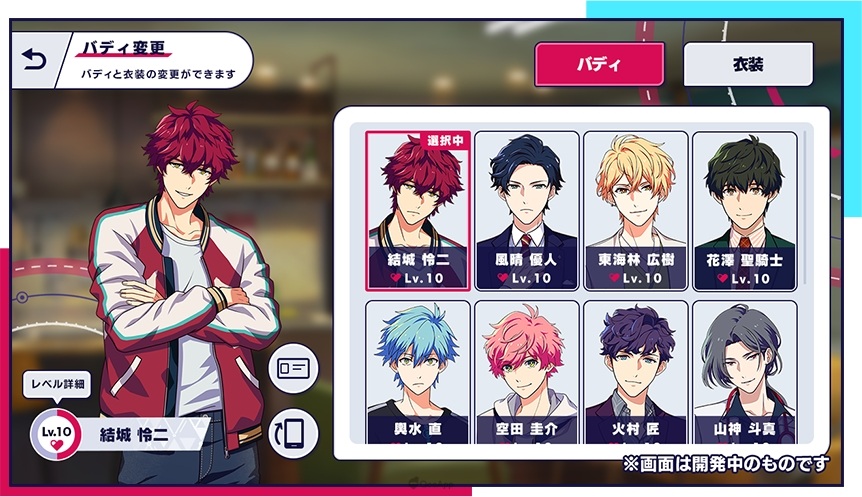This screenshot has width=862, height=497.
Task: Select buddy card 結城 怜二
Action: point(417,211)
